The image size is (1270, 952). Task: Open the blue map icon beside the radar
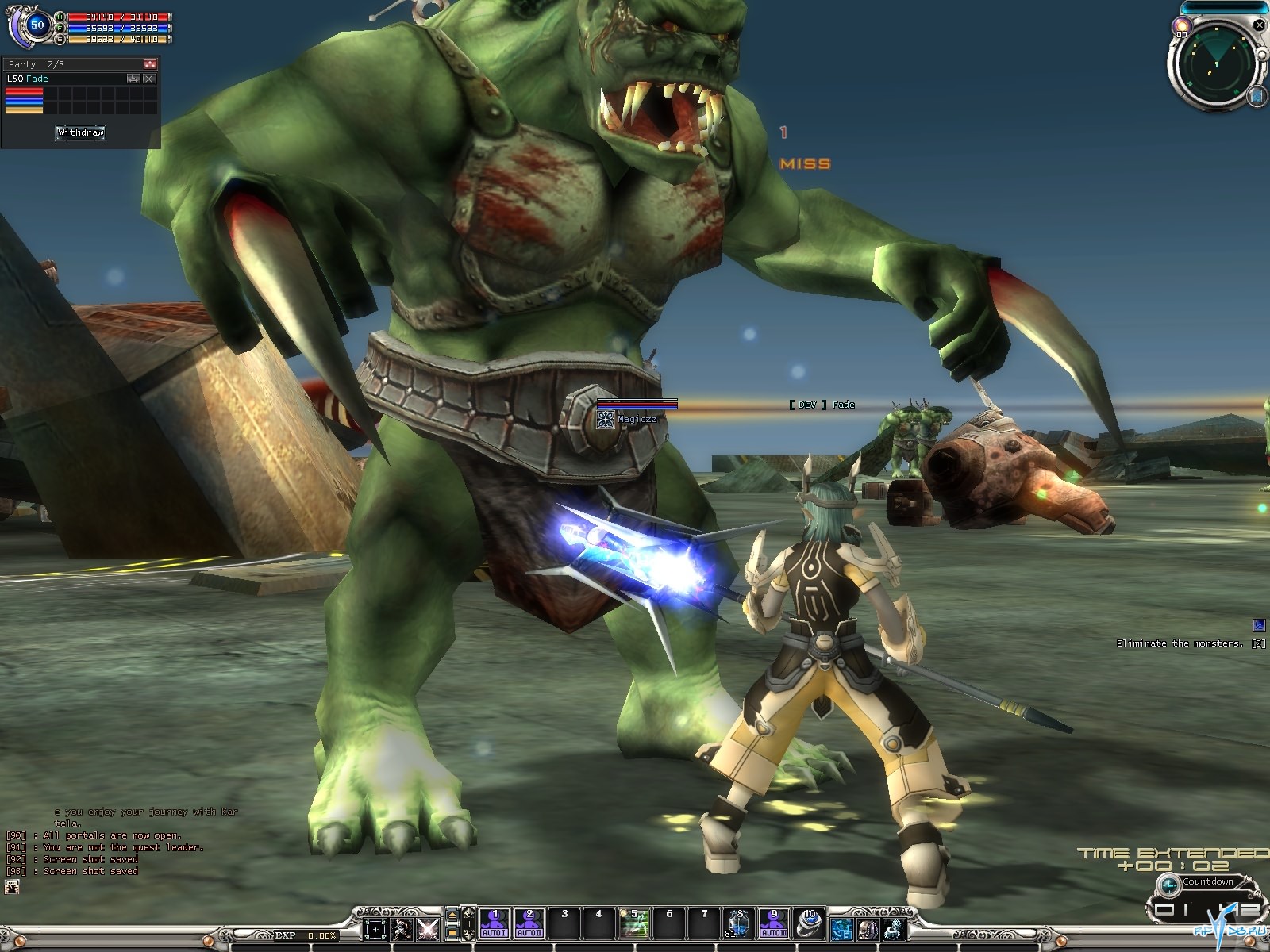click(1257, 97)
